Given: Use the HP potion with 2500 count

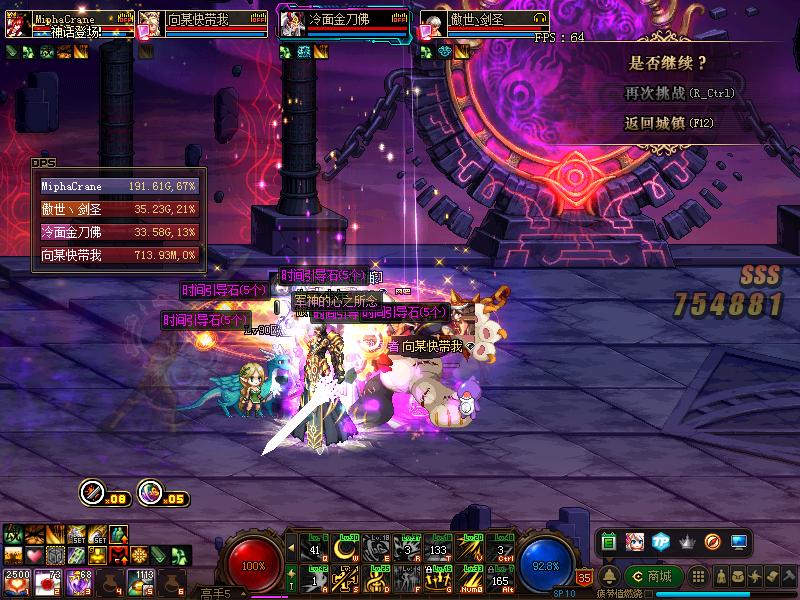Looking at the screenshot, I should point(17,581).
